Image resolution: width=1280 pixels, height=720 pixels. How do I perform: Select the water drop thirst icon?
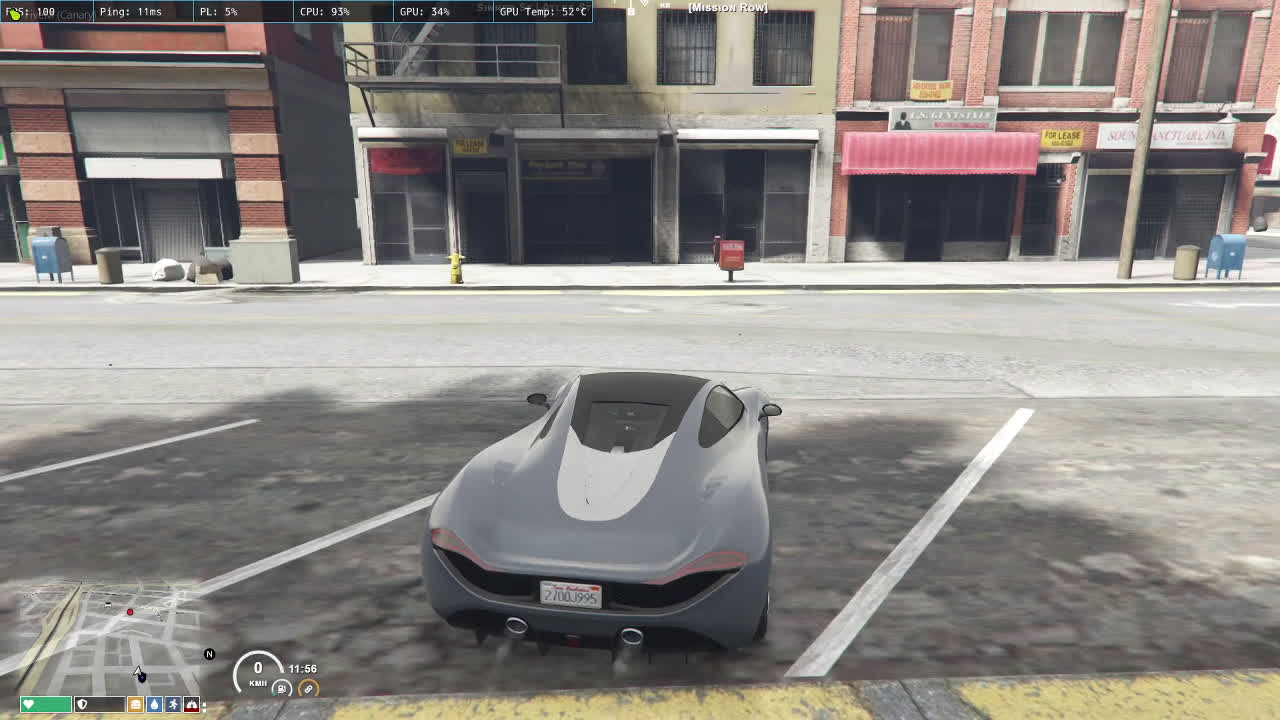[x=154, y=704]
